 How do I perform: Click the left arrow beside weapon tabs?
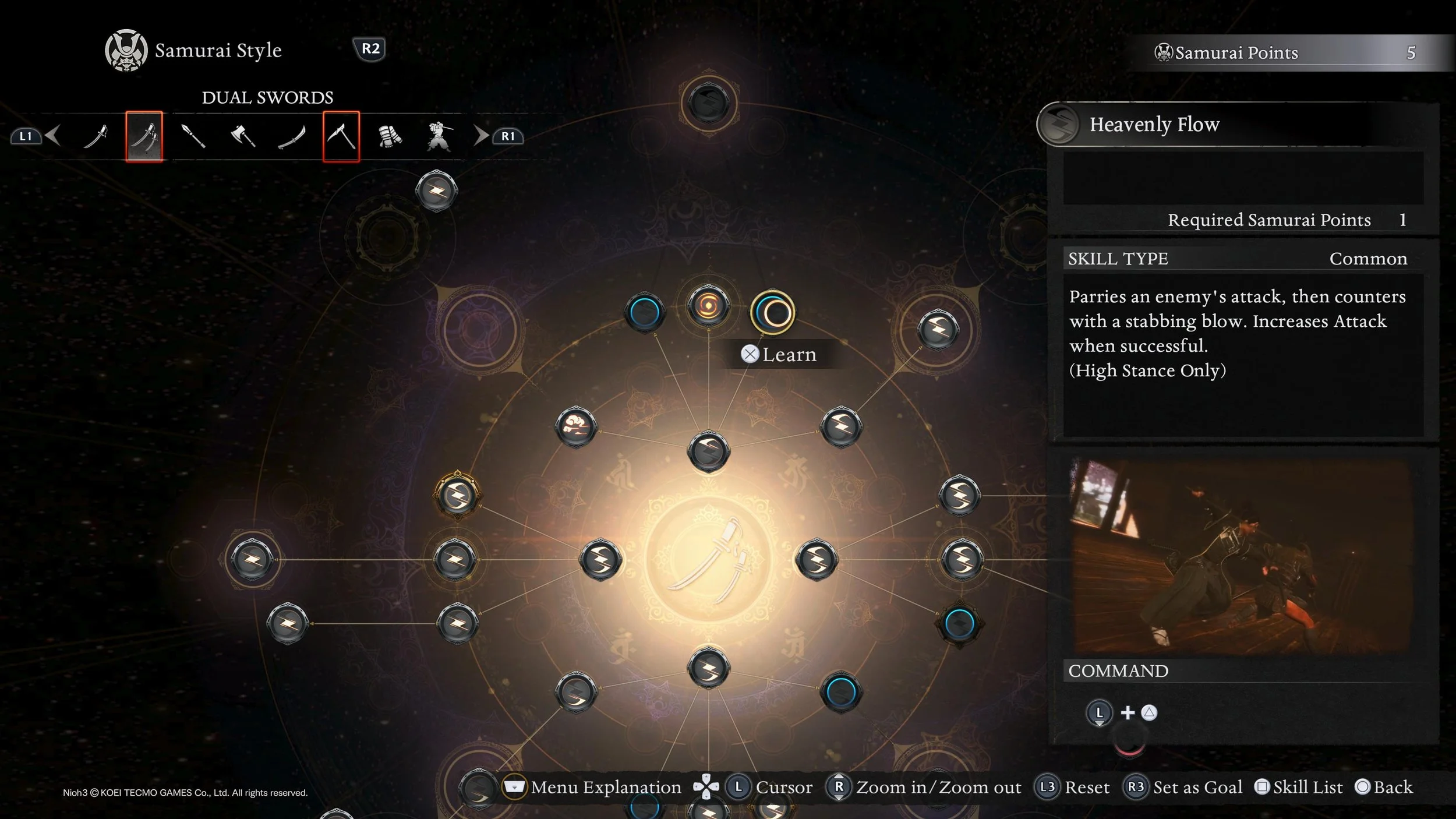pos(53,136)
